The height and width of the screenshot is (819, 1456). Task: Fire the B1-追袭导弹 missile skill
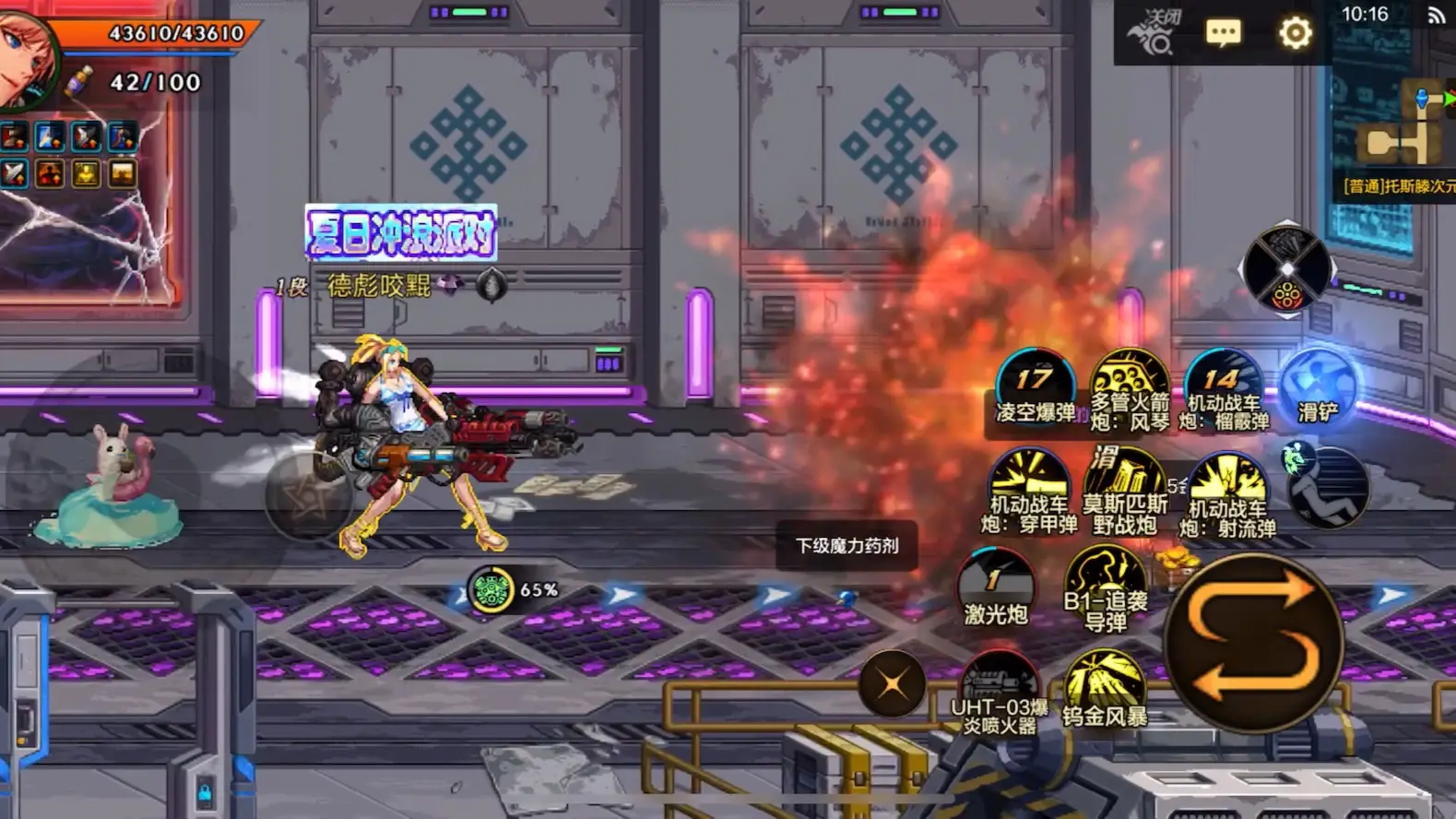pyautogui.click(x=1105, y=587)
